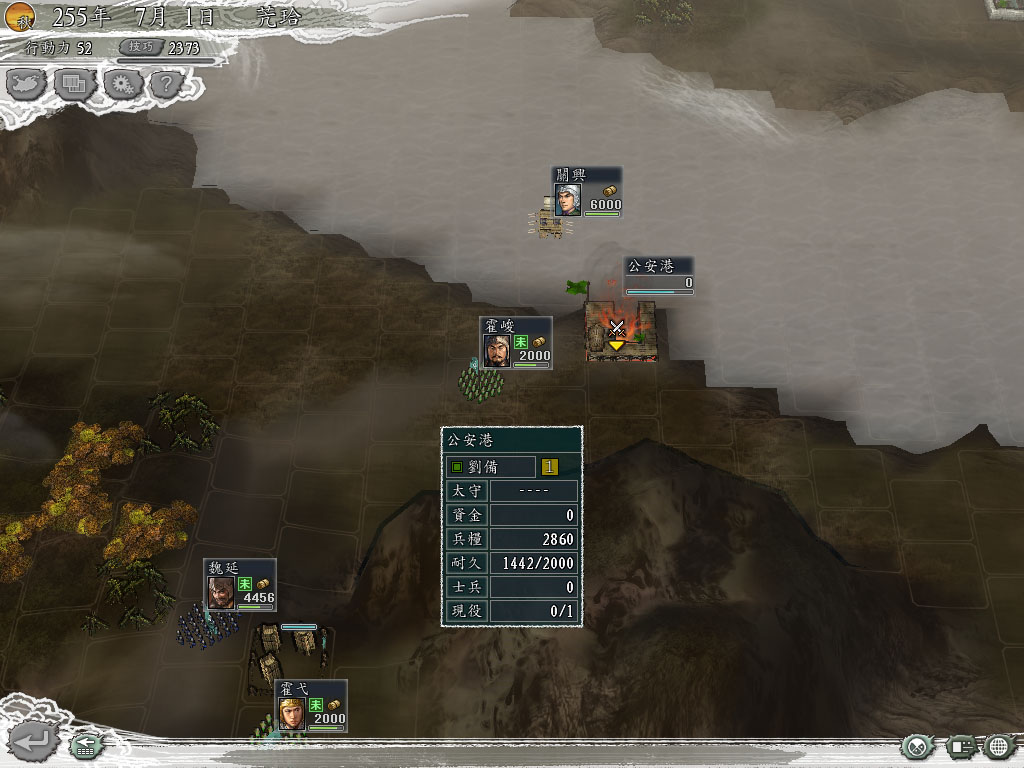The image size is (1024, 768).
Task: Open the 技巧 technique points button
Action: (x=136, y=47)
